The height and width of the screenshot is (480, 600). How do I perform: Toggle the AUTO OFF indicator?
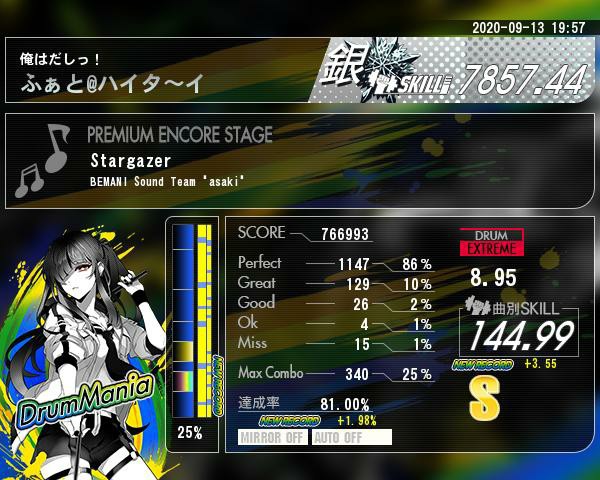click(351, 437)
